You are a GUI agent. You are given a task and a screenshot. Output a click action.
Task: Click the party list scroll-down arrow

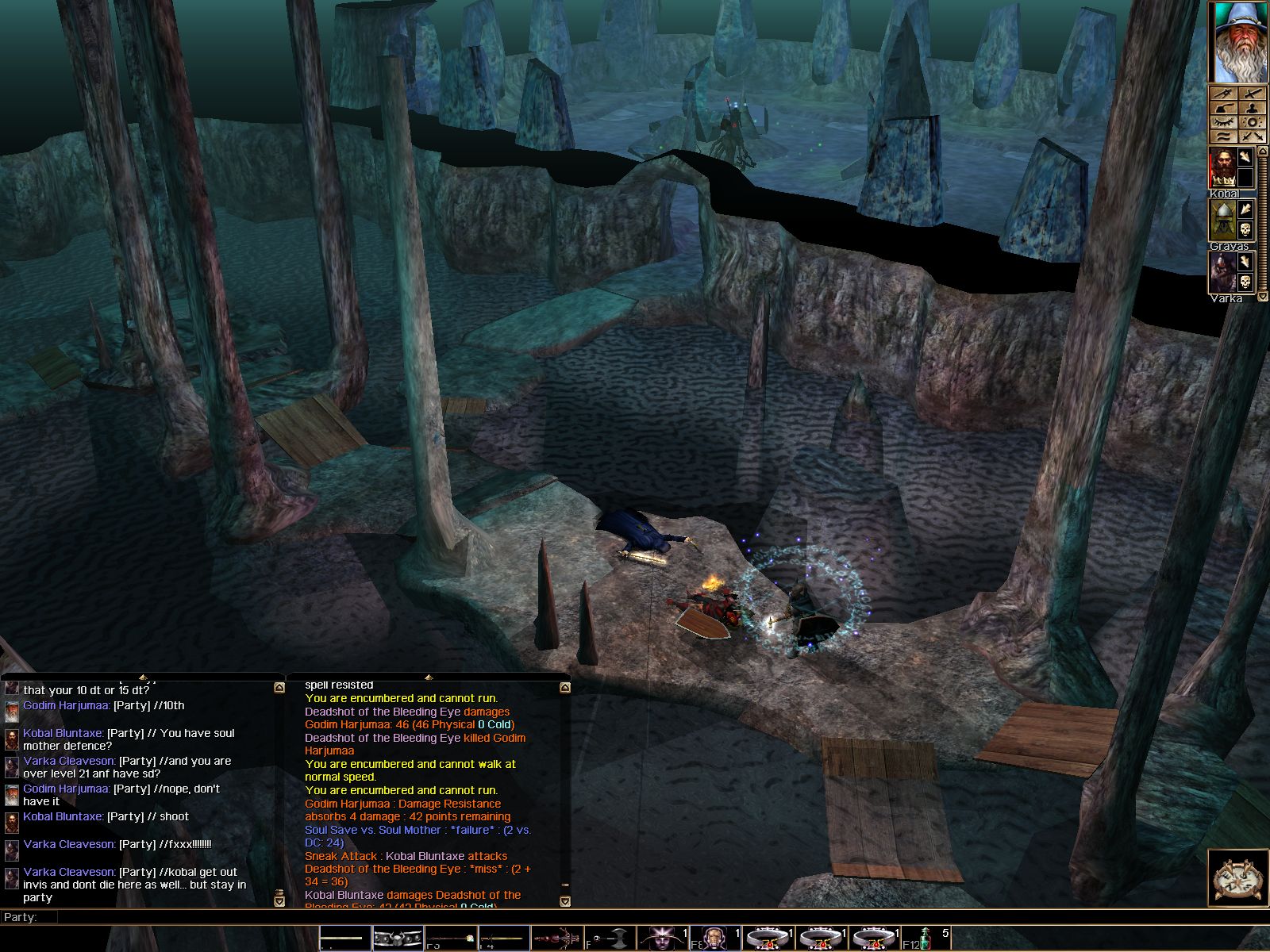tap(1262, 297)
